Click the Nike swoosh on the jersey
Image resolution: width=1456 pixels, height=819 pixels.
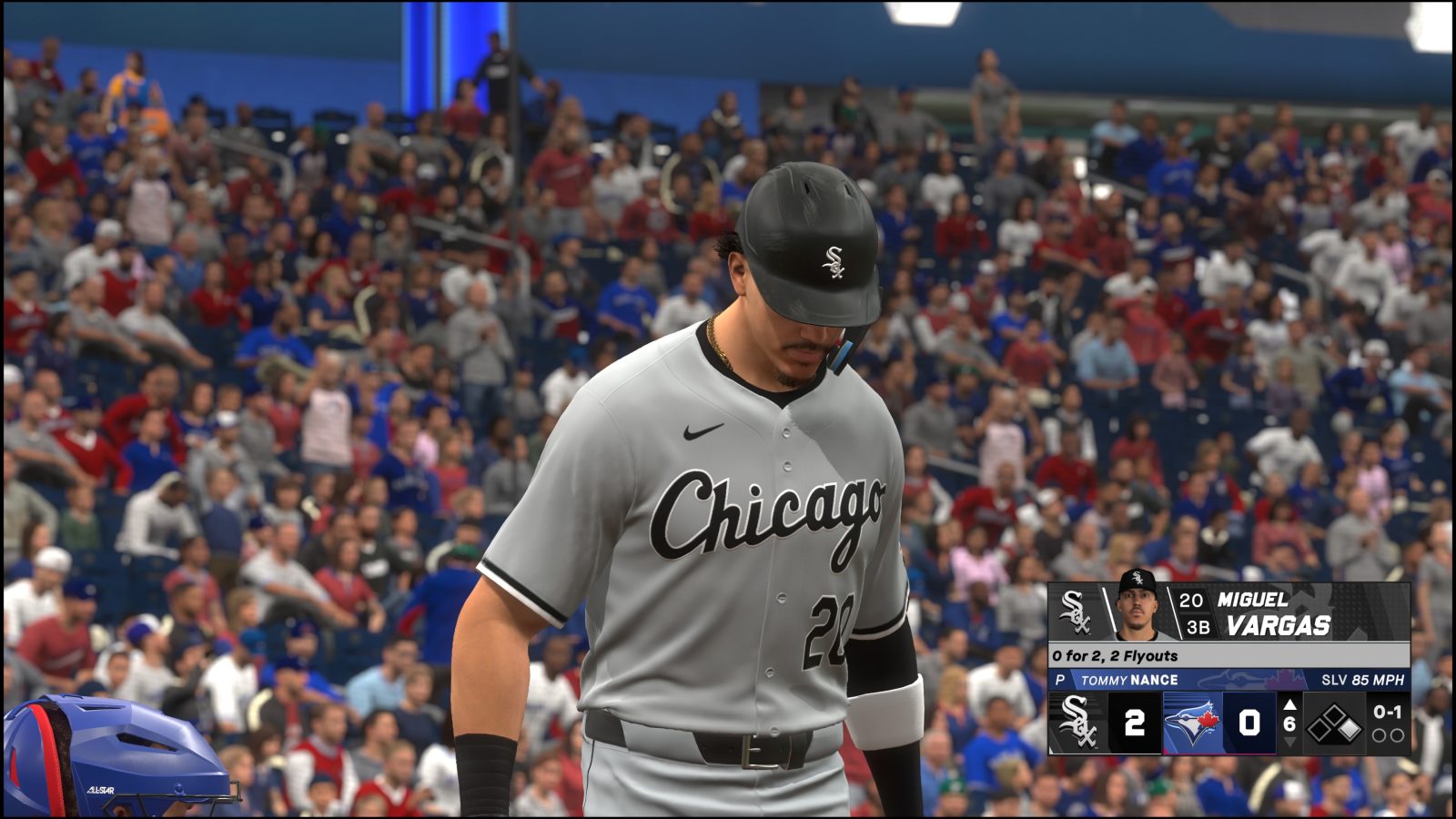click(x=701, y=432)
